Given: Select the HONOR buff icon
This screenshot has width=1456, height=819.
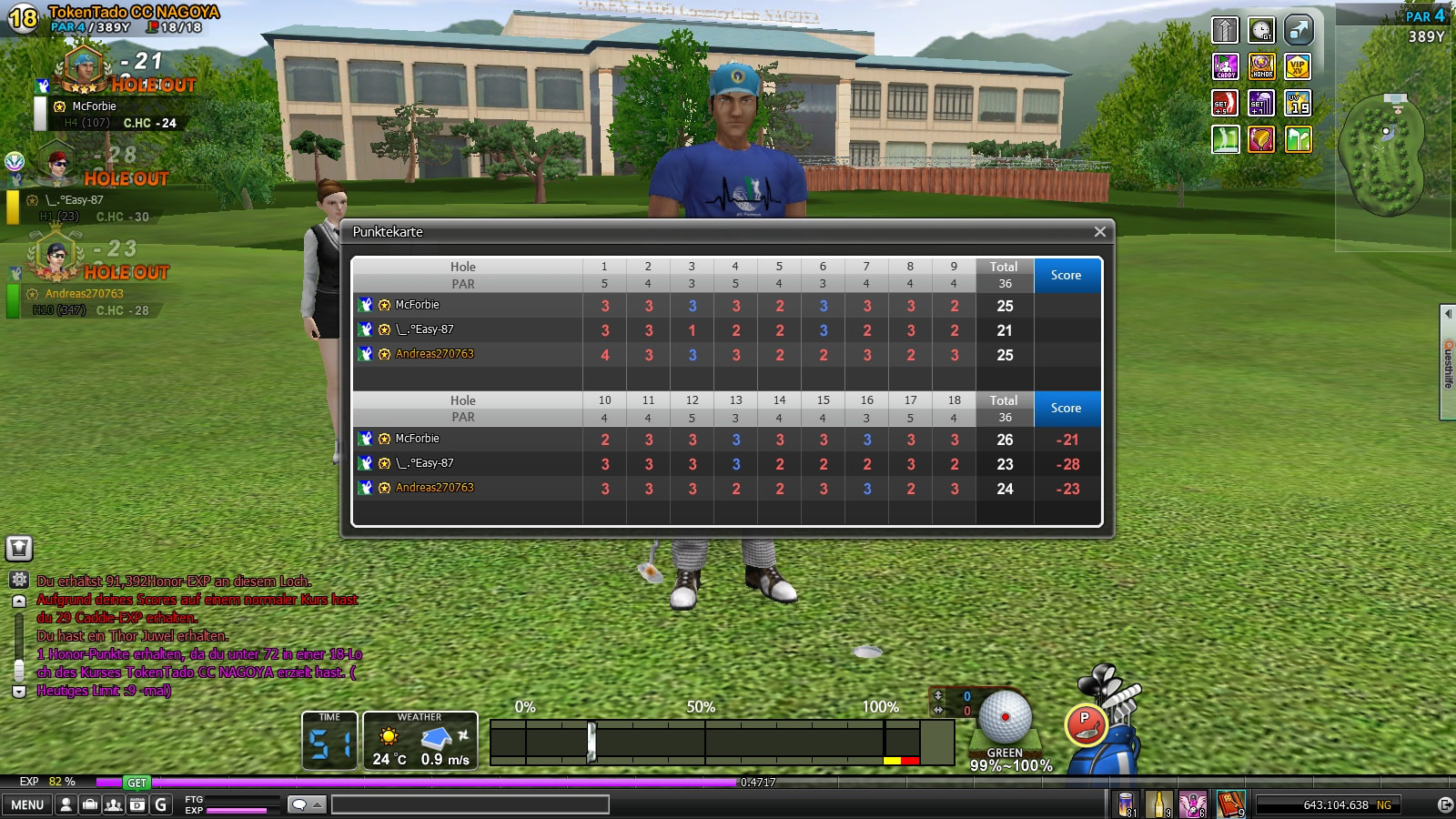Looking at the screenshot, I should click(1261, 66).
